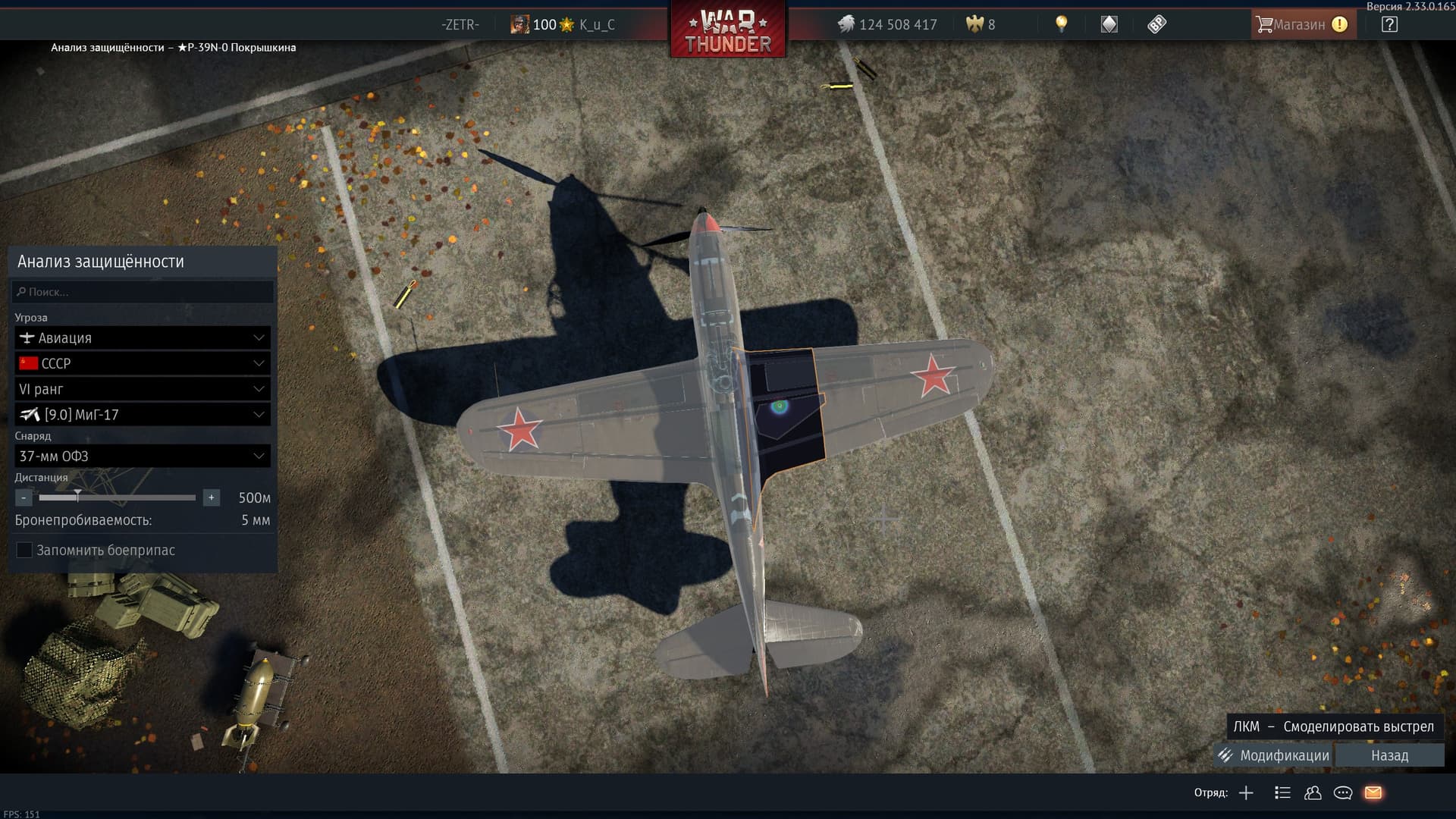Screen dimensions: 1456x819
Task: Add a squad member with plus icon
Action: (x=1246, y=793)
